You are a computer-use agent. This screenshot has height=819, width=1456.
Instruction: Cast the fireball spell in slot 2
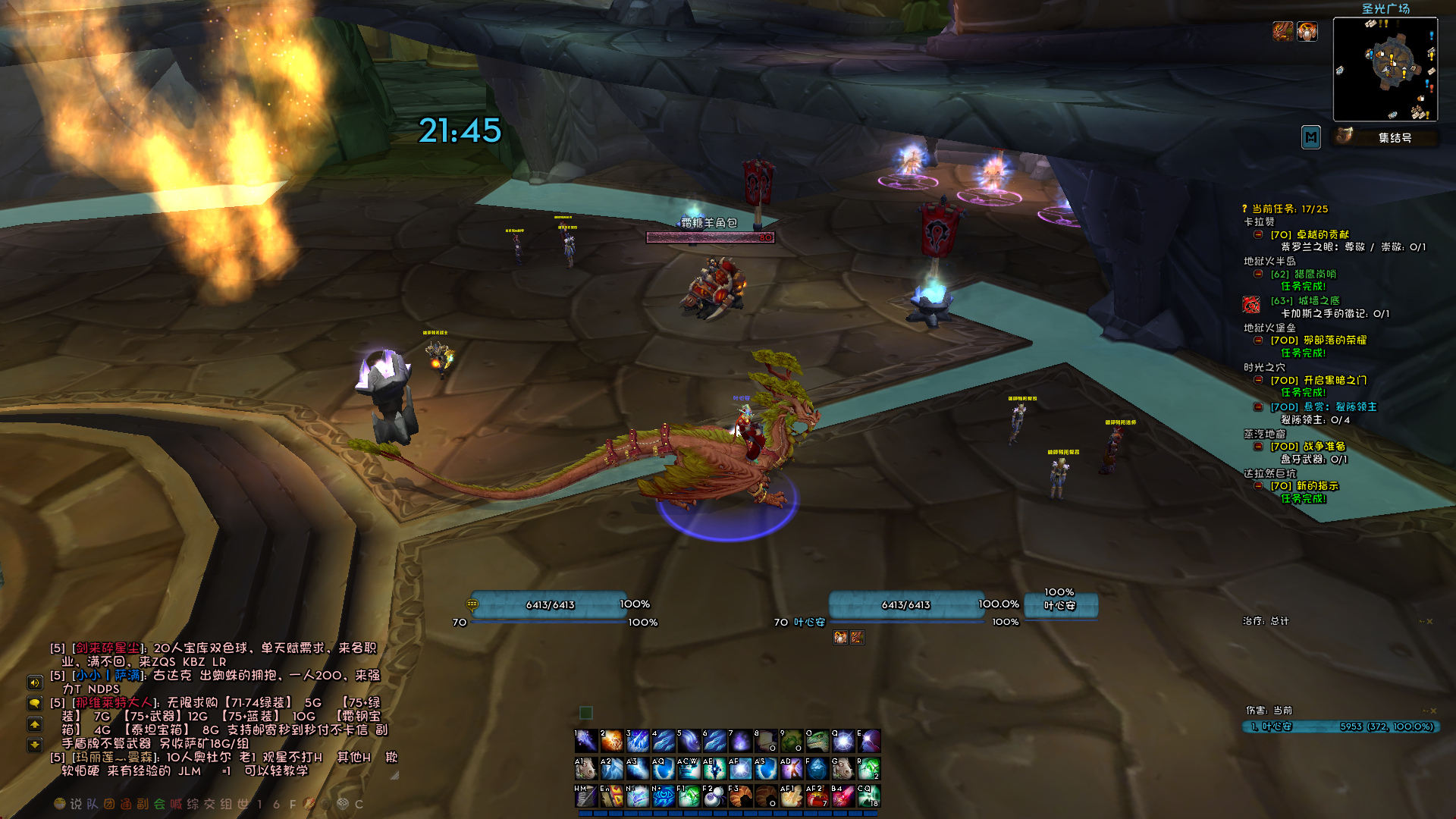612,741
